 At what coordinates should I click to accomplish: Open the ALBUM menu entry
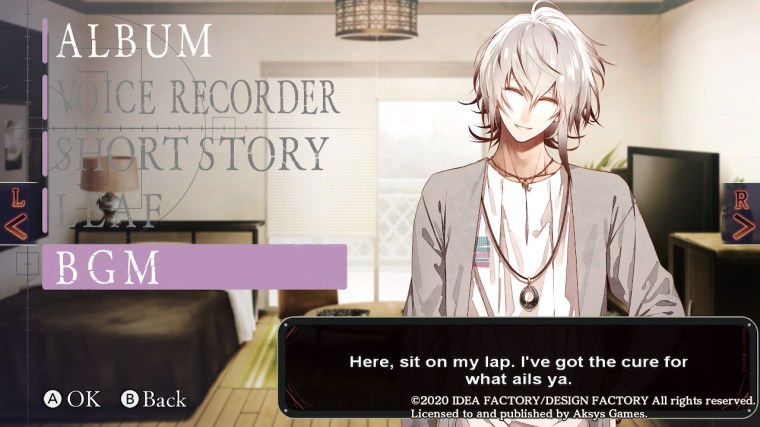point(135,38)
